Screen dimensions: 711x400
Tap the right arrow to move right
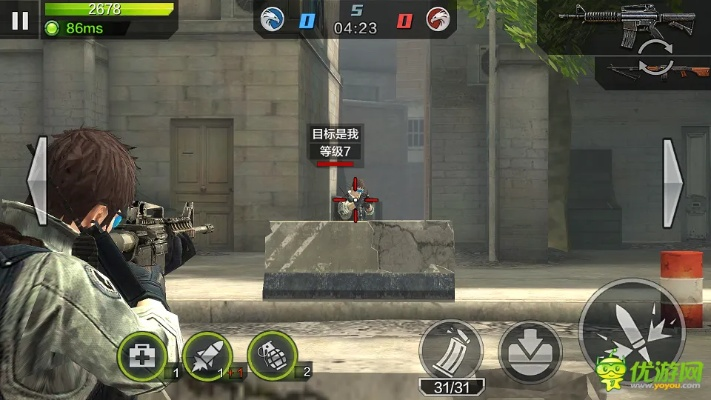tap(673, 181)
